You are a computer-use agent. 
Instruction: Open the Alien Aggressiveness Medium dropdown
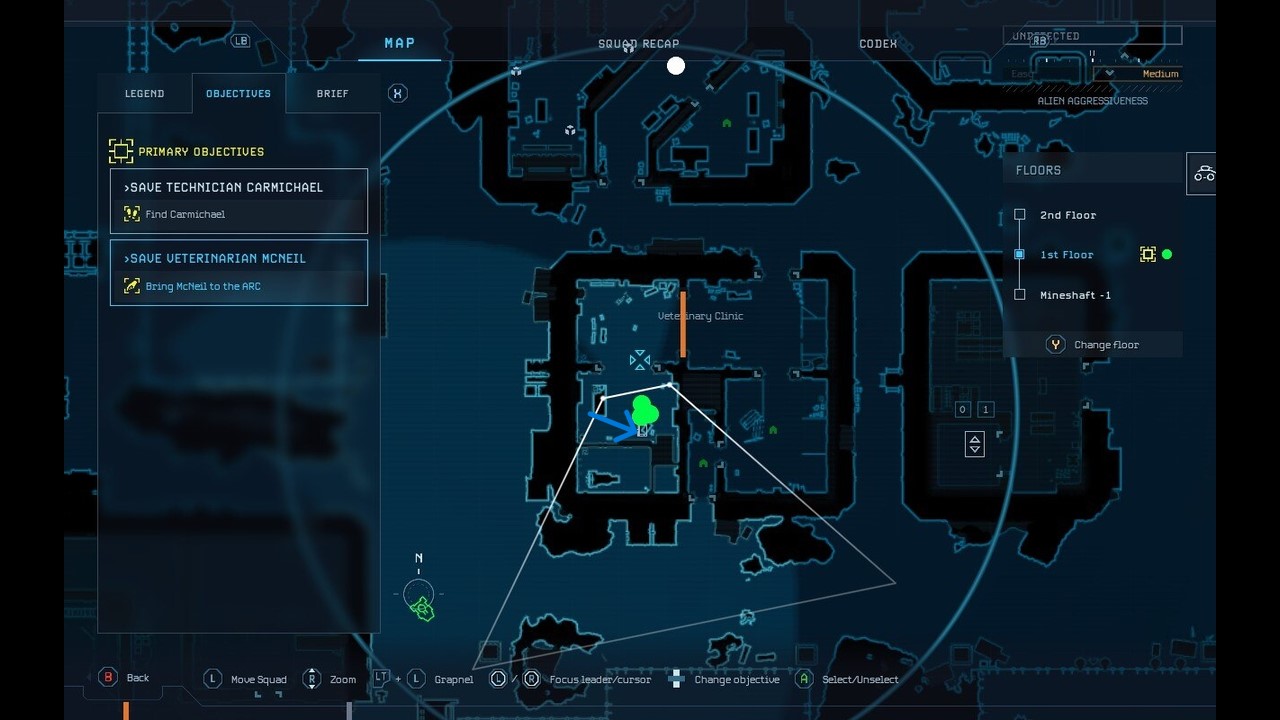click(1140, 74)
